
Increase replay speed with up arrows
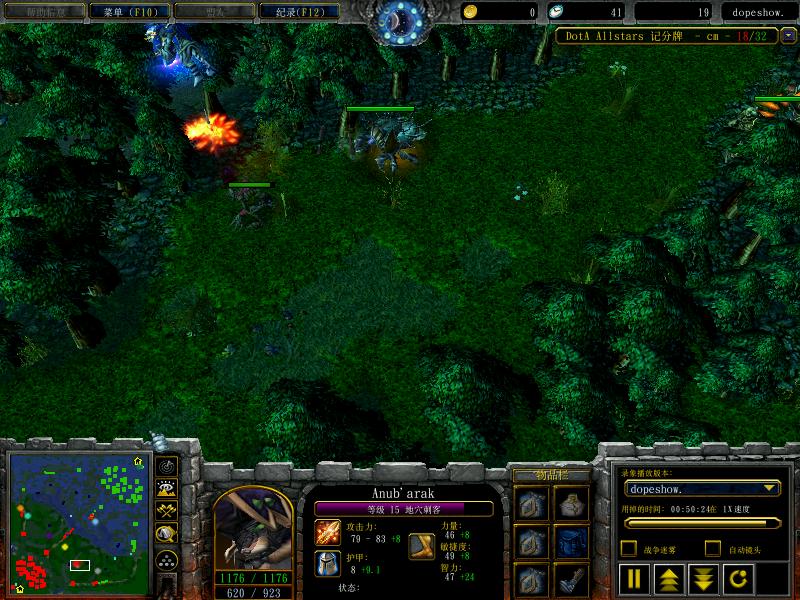click(x=667, y=578)
